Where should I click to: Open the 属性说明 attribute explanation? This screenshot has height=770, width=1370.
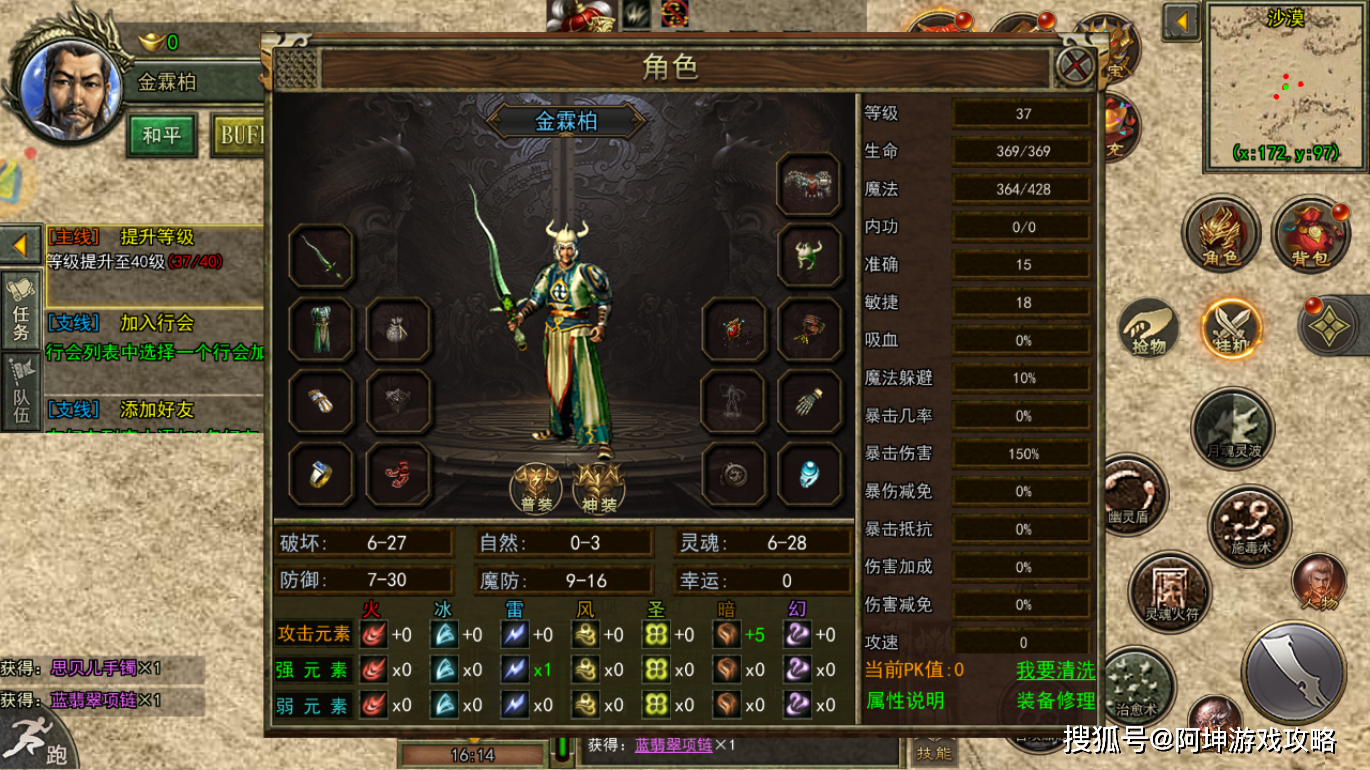(905, 700)
